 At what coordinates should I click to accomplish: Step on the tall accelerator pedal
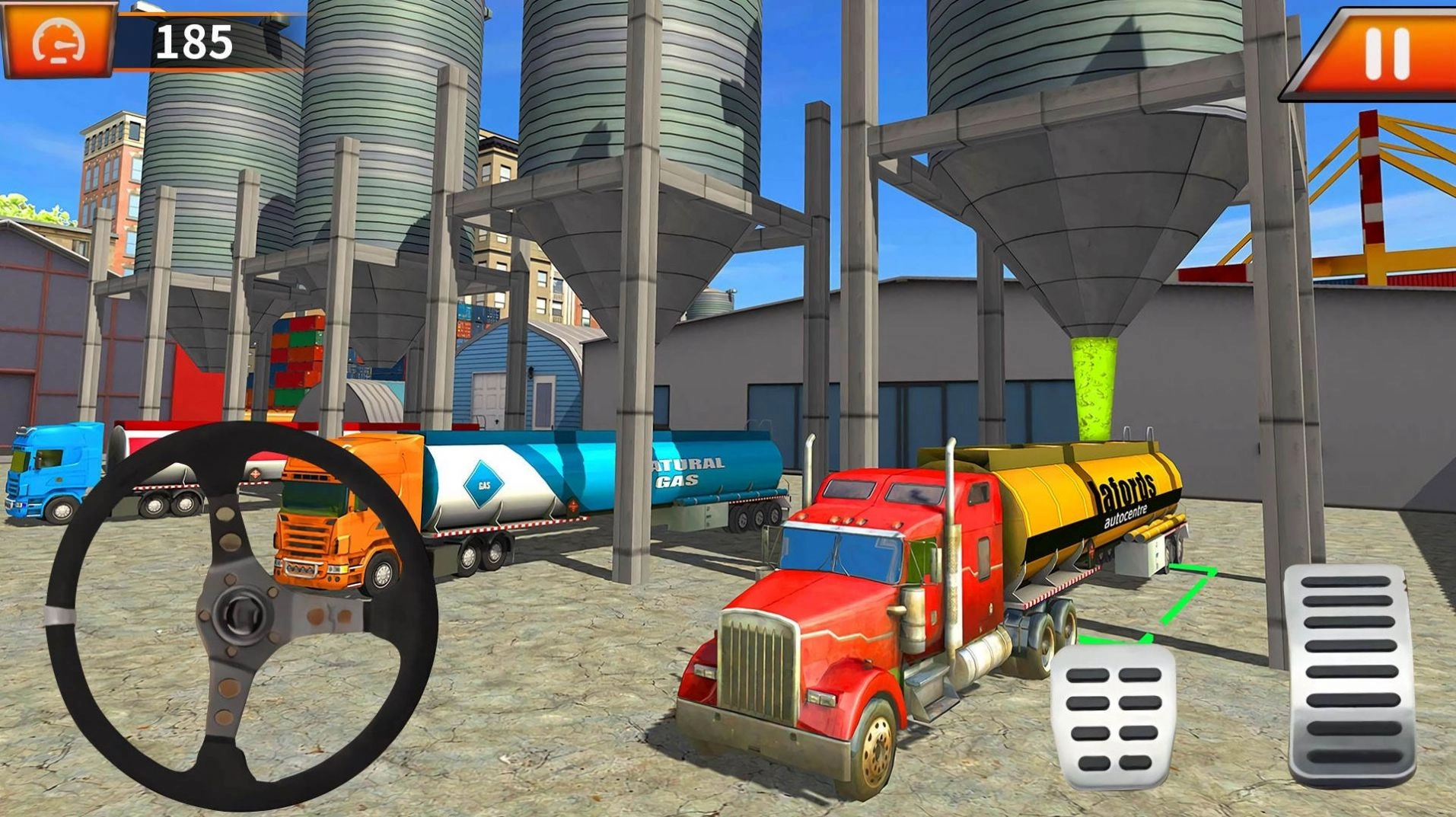[x=1349, y=674]
